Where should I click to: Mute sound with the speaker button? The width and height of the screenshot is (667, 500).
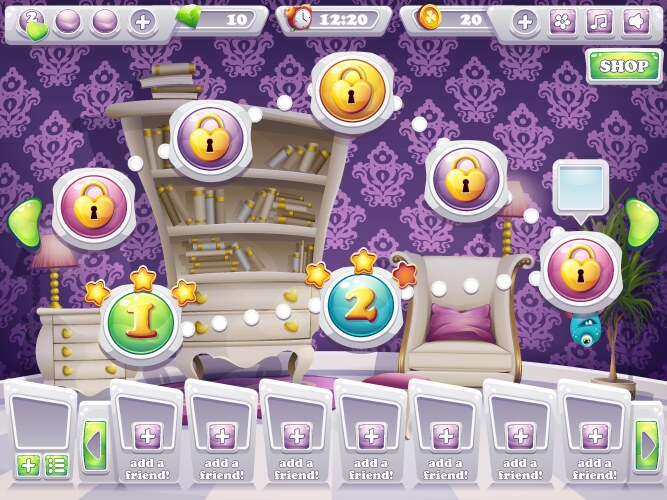tap(633, 21)
